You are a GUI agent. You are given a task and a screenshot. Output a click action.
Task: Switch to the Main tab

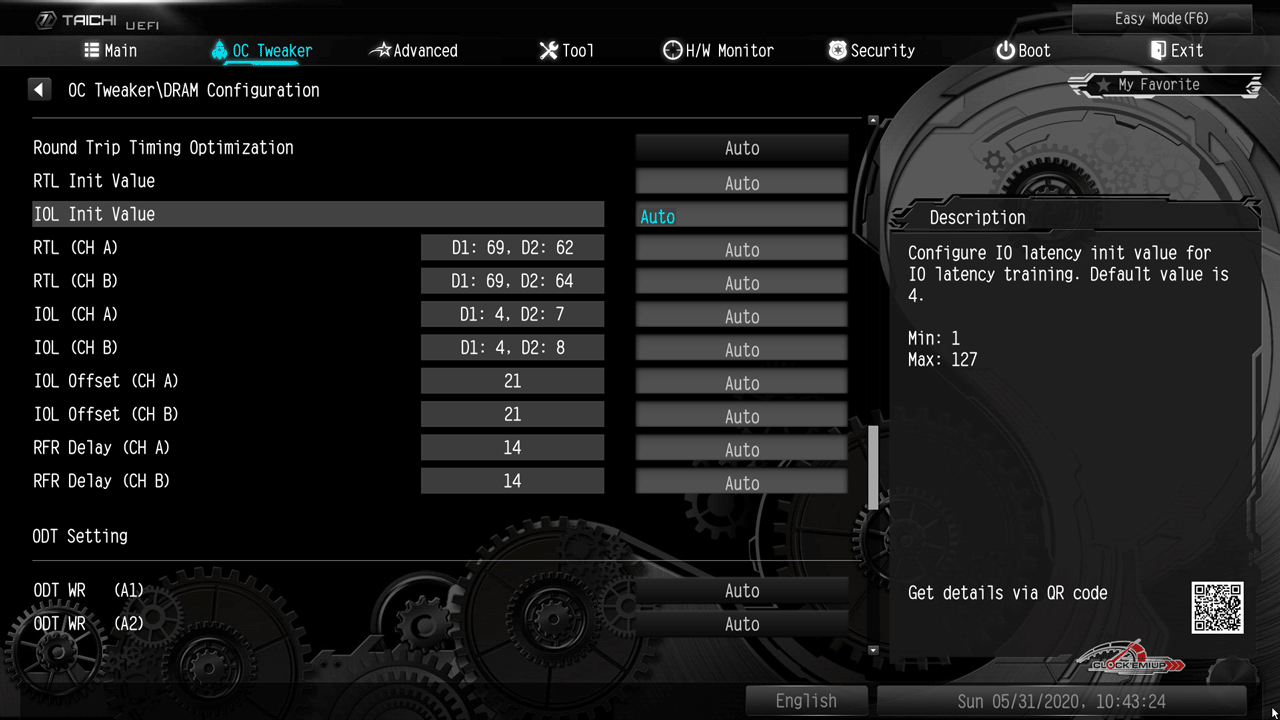pyautogui.click(x=111, y=51)
